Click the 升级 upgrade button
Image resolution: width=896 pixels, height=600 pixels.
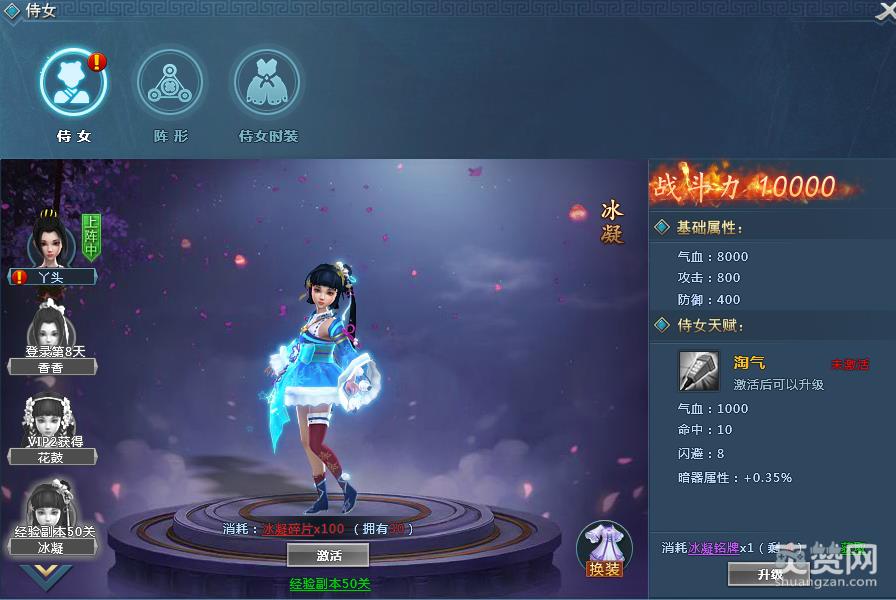768,575
